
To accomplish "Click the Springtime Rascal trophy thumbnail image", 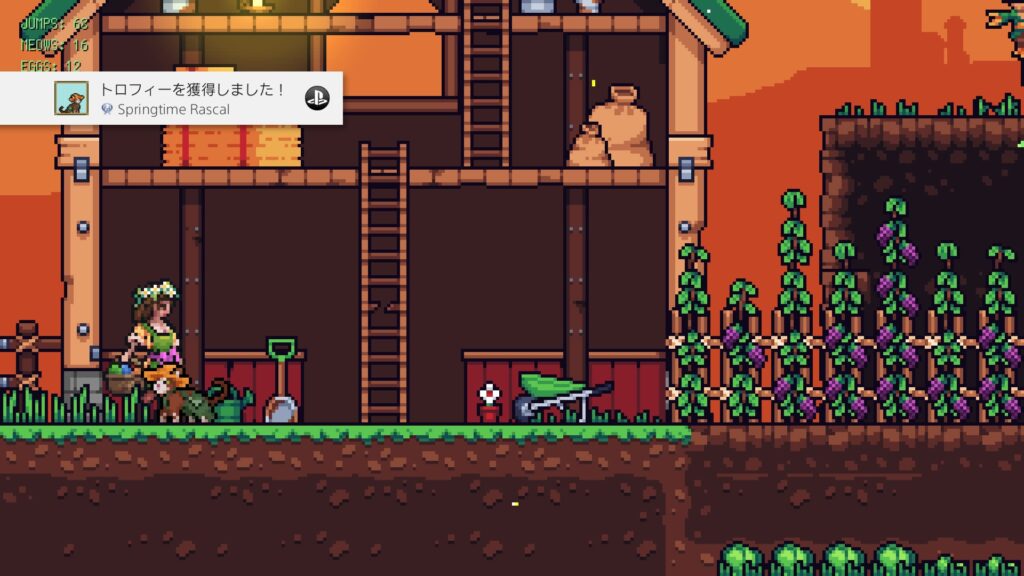I will tap(70, 98).
